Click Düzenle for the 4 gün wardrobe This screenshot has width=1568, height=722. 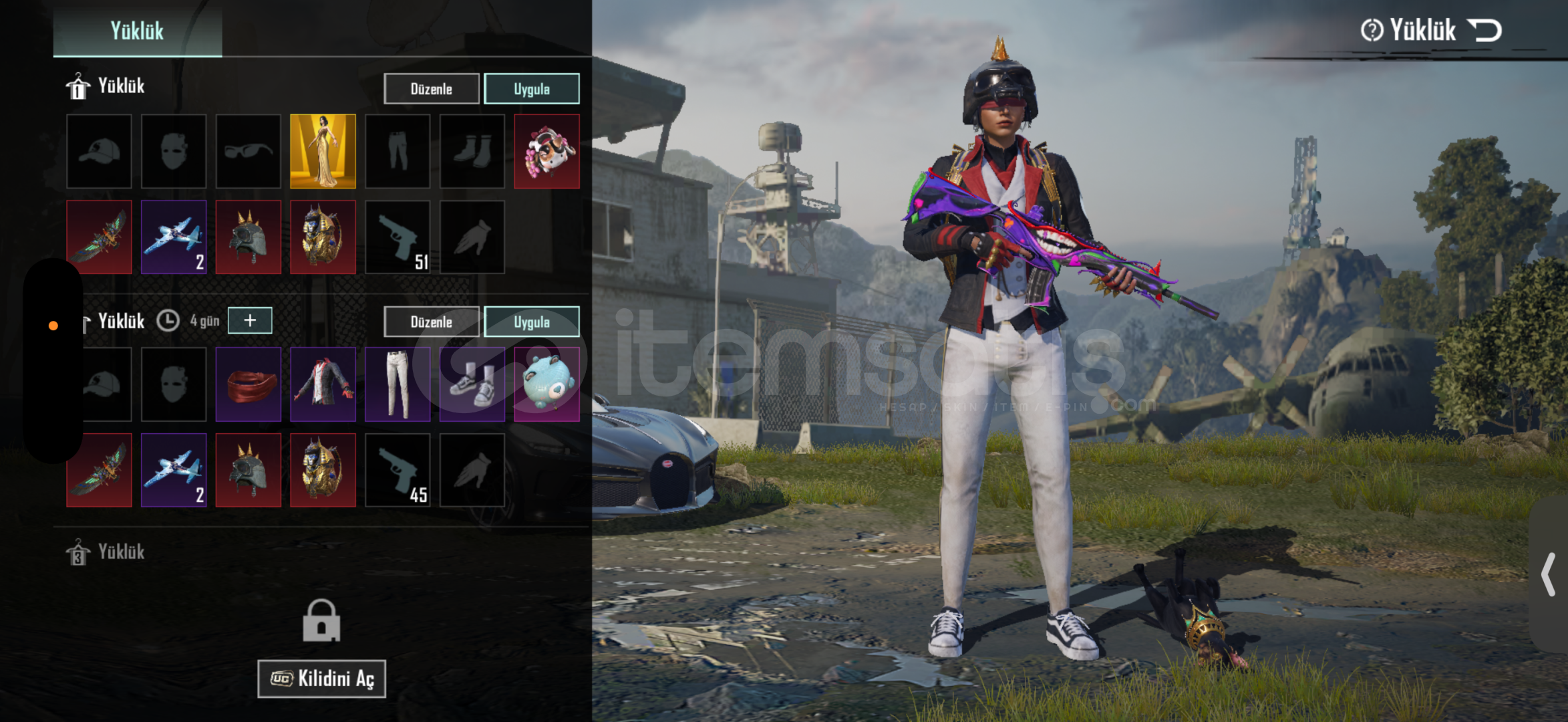click(431, 322)
